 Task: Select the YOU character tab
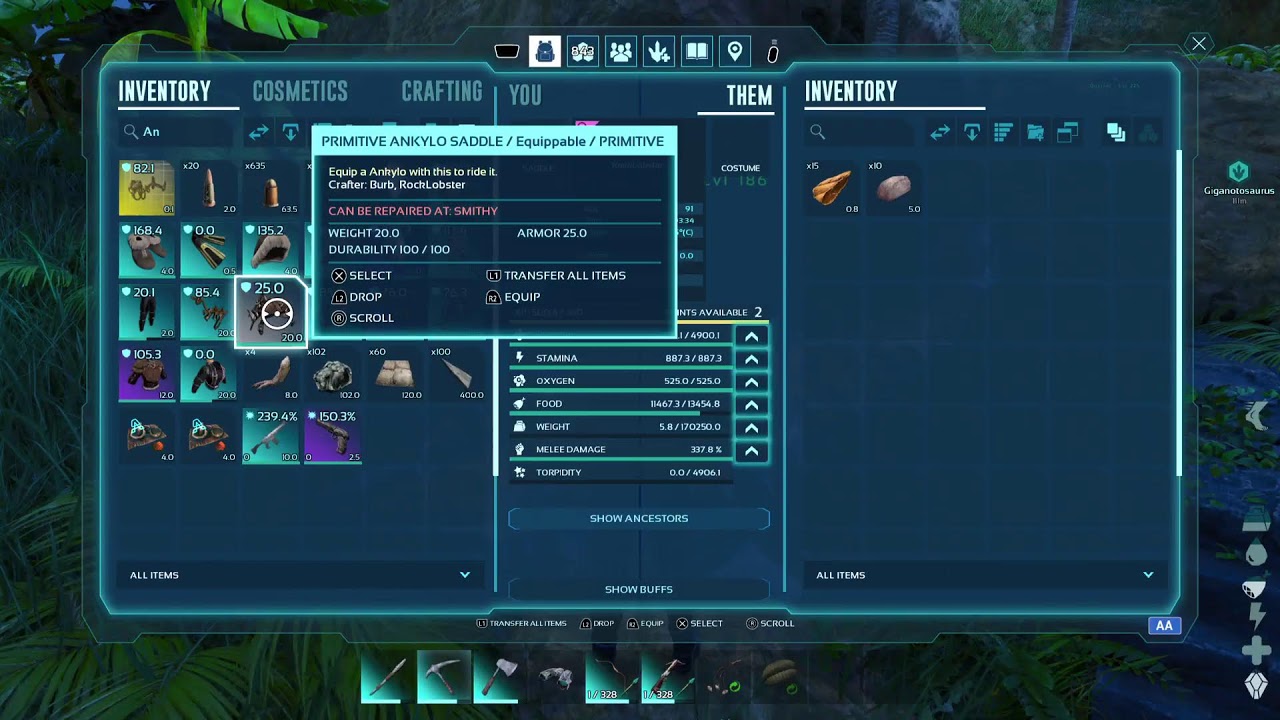(525, 95)
